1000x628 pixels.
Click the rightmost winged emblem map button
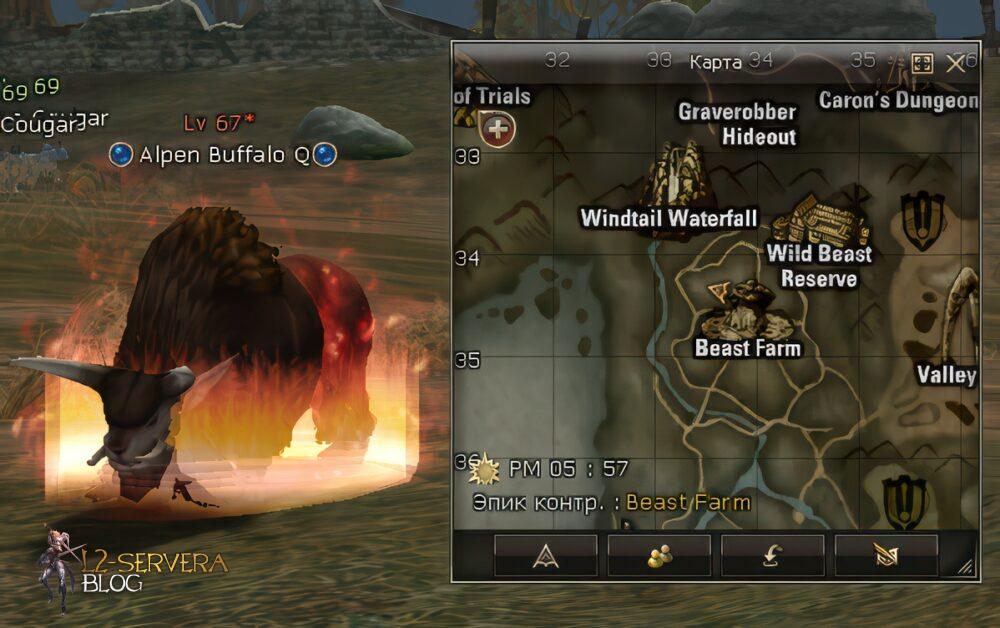pos(886,556)
